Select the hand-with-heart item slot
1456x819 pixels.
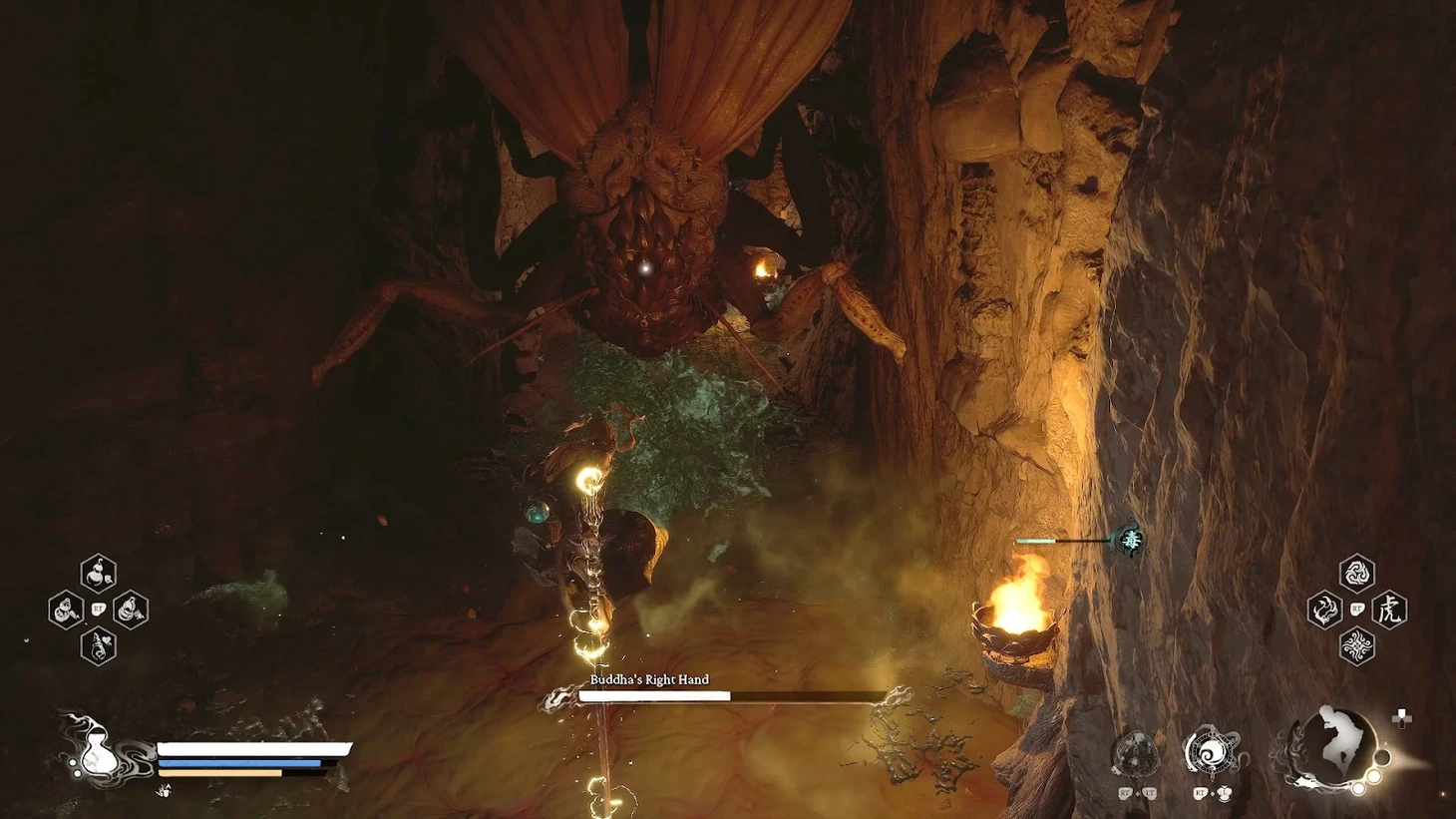click(x=98, y=646)
